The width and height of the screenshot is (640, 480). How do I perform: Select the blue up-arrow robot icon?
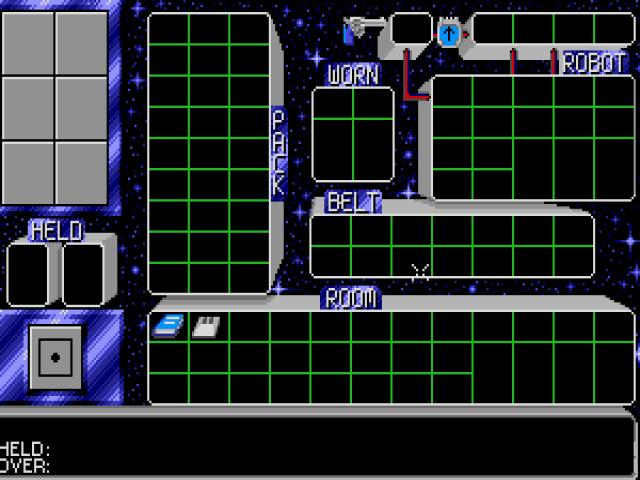[x=449, y=34]
